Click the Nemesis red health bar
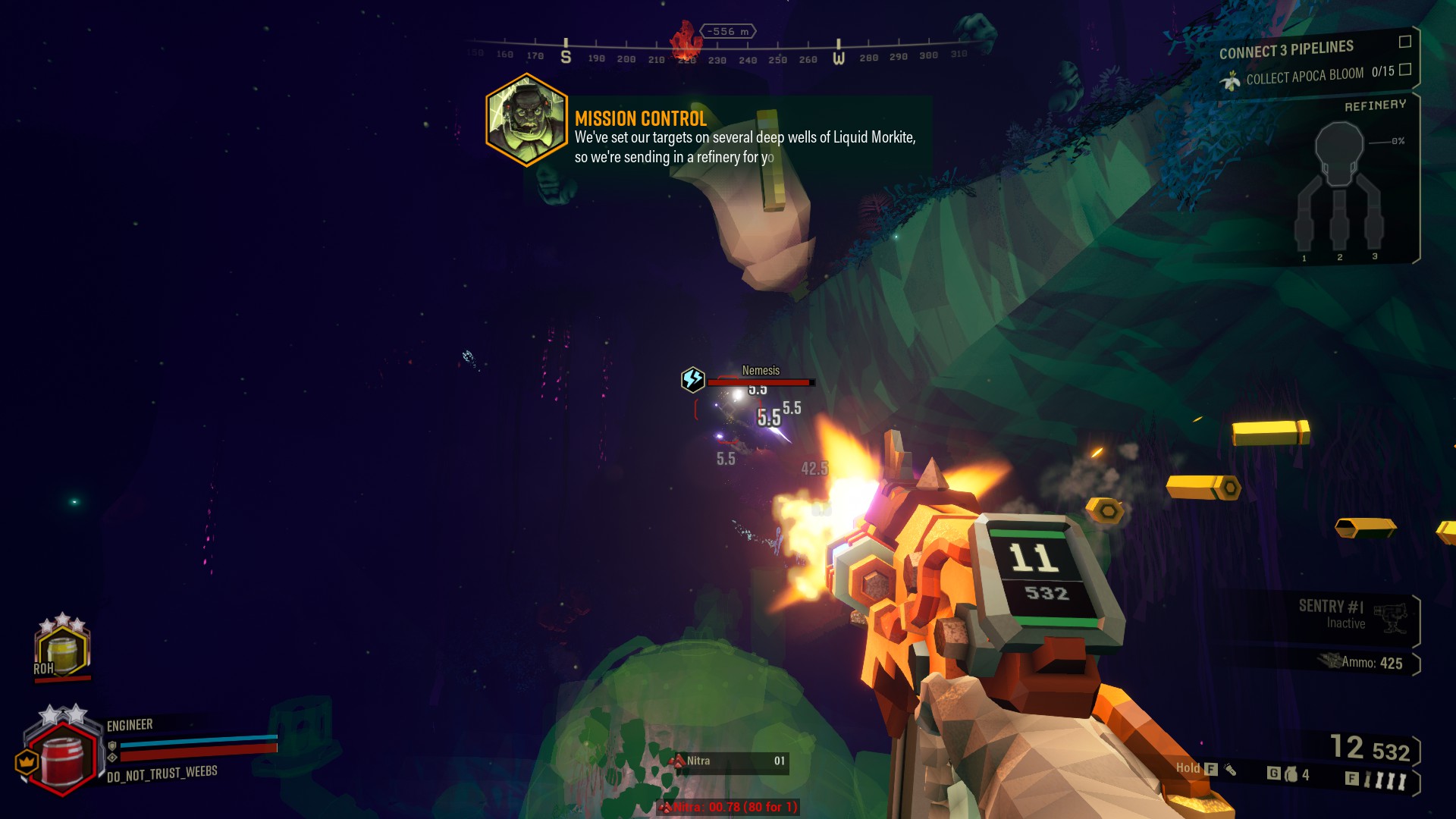 [760, 382]
